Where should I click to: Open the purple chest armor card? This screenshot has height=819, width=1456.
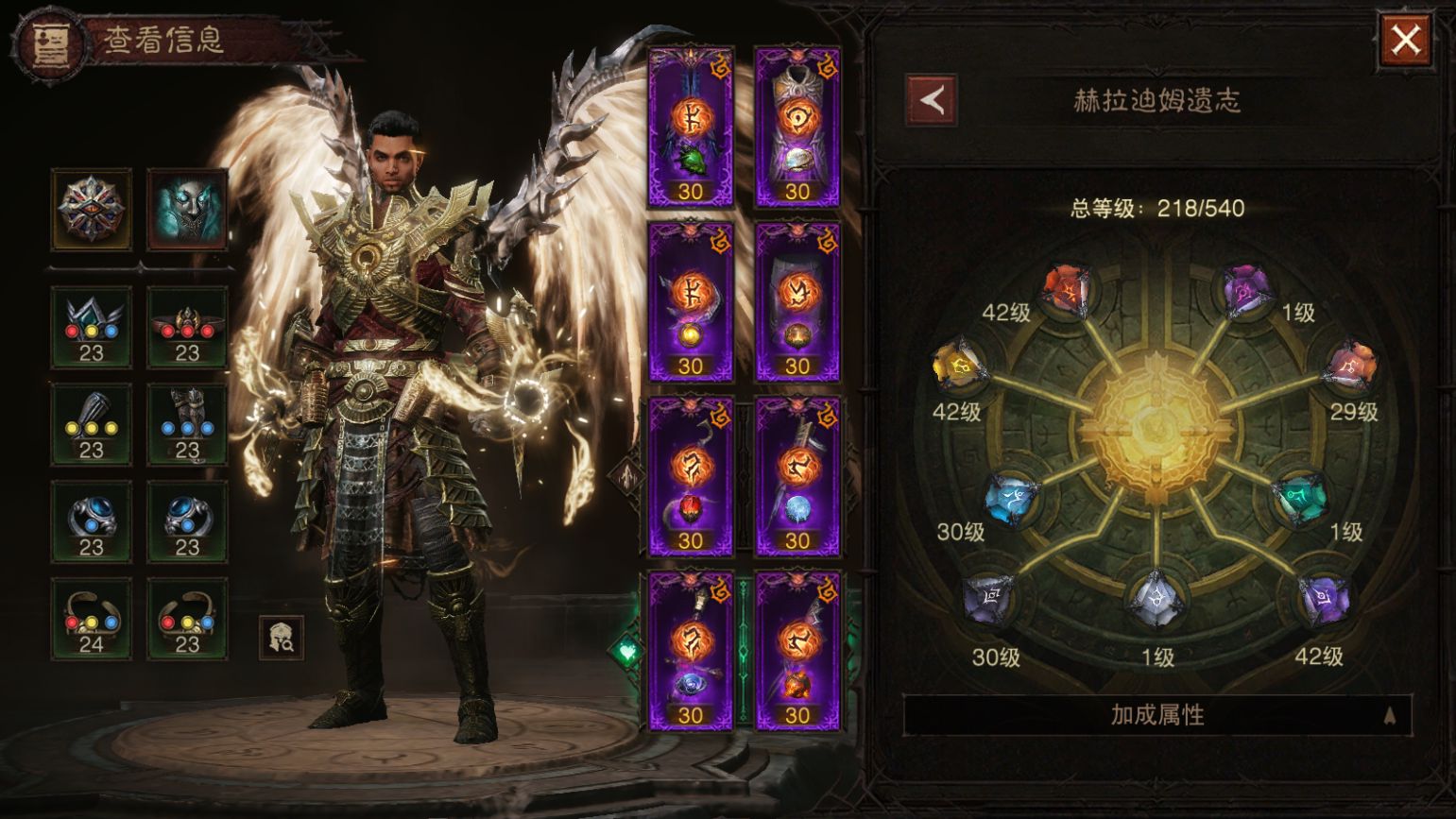(x=797, y=127)
